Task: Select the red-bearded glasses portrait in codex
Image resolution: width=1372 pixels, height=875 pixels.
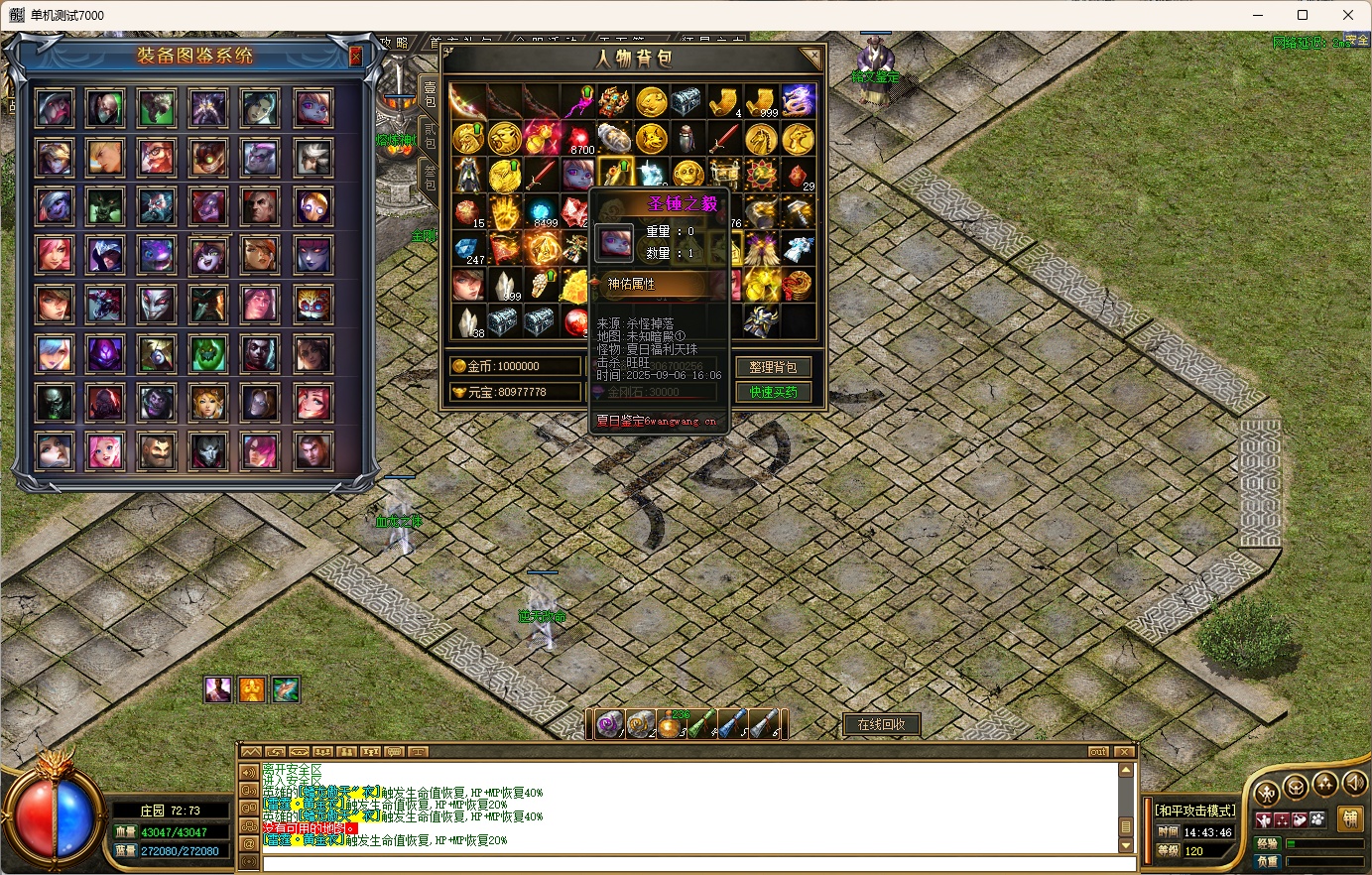Action: (x=157, y=156)
